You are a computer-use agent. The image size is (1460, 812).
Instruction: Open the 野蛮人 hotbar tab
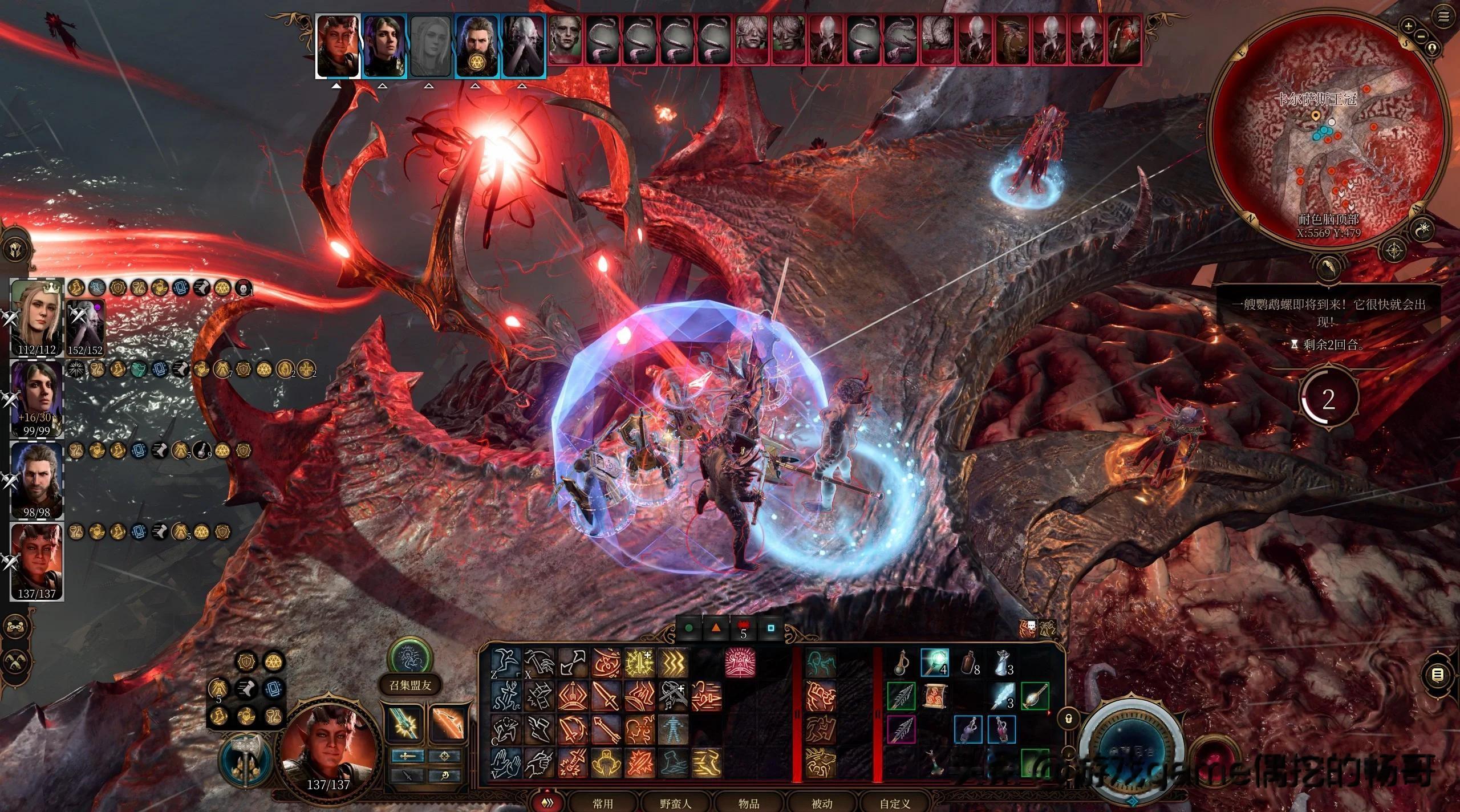coord(676,803)
